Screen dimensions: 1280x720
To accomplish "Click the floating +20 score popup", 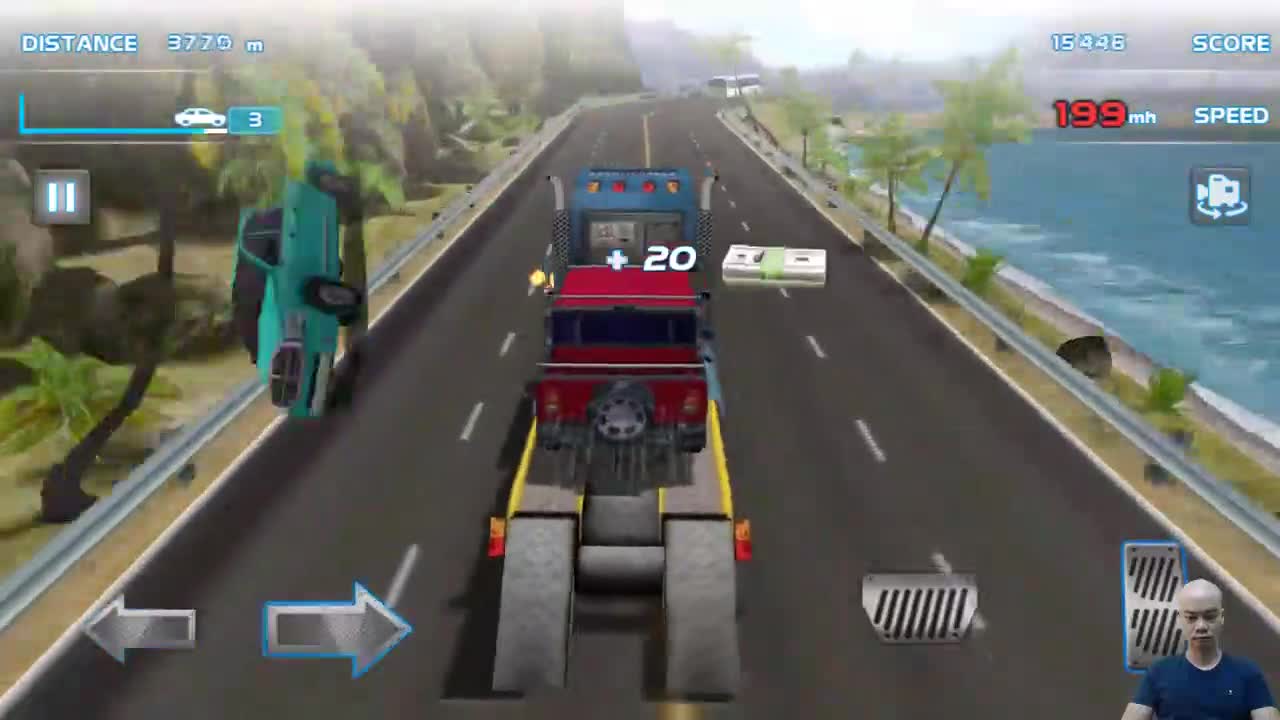I will 648,260.
